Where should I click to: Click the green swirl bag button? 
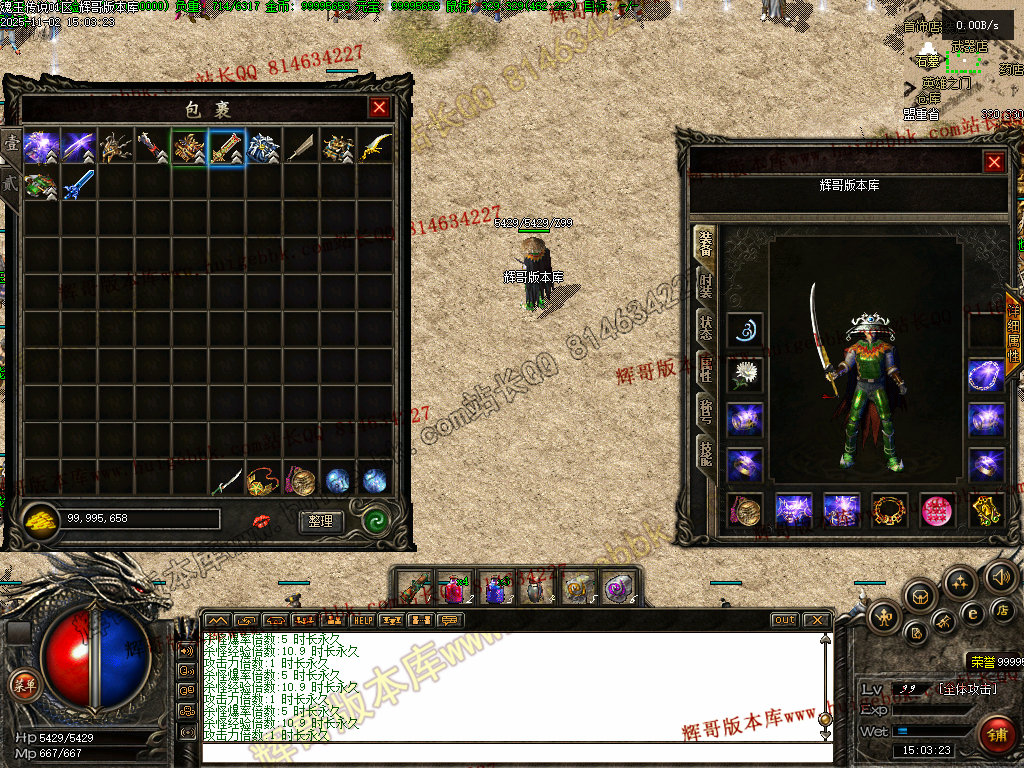(x=377, y=521)
